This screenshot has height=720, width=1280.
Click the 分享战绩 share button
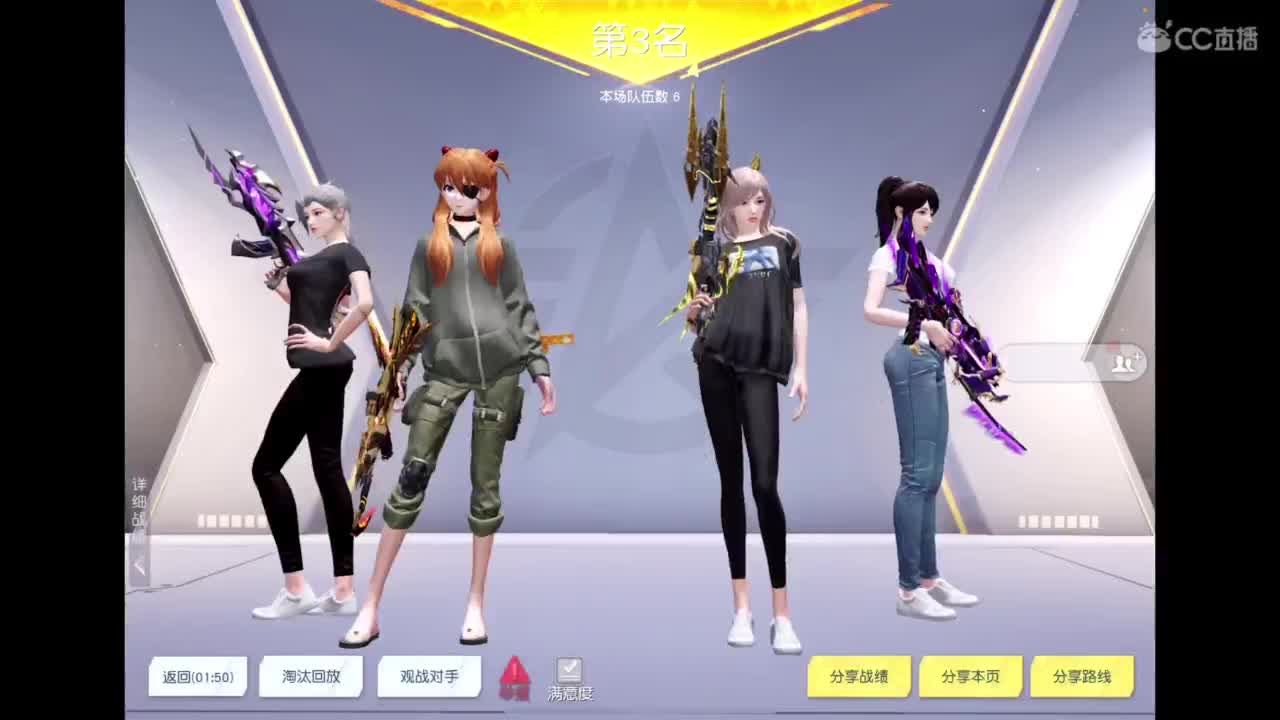(x=860, y=676)
